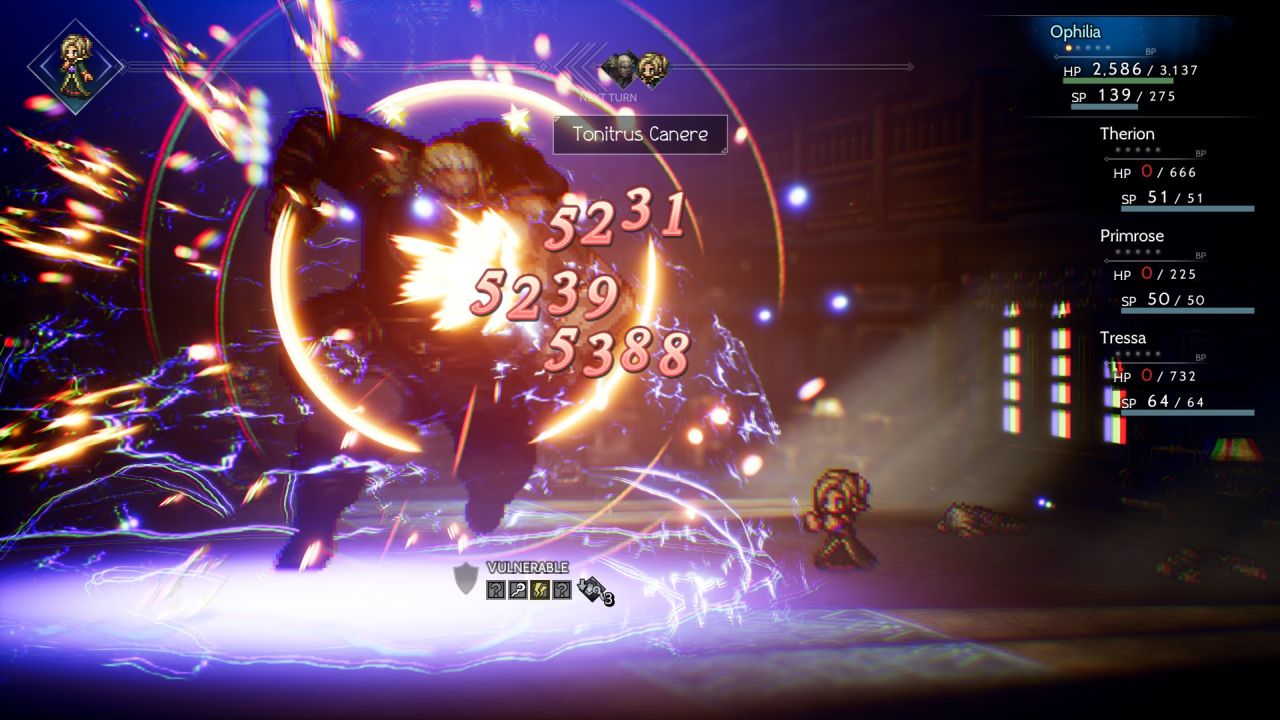This screenshot has height=720, width=1280.
Task: Check the enemy debuff status icon
Action: click(593, 591)
